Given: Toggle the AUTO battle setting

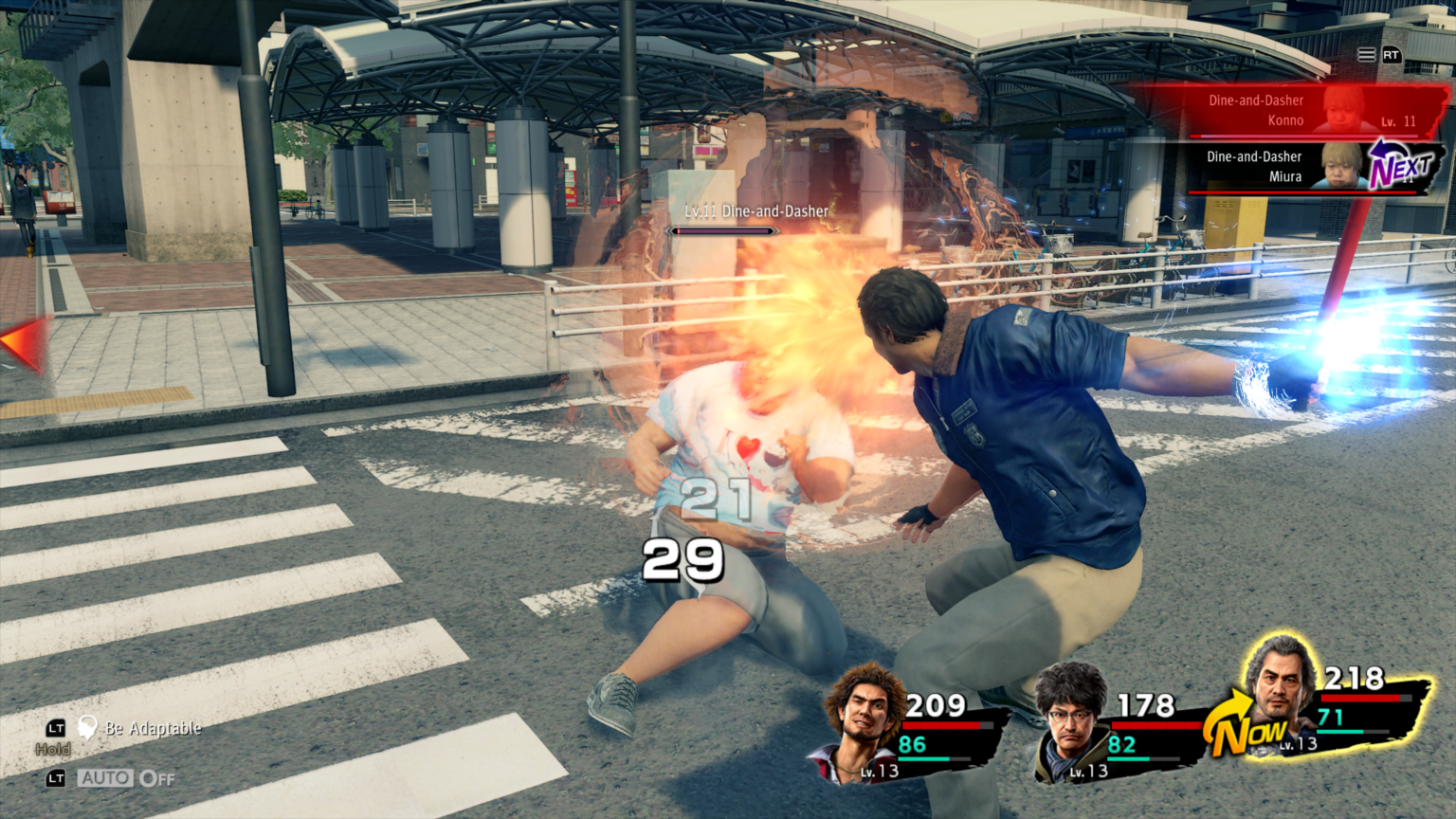Looking at the screenshot, I should 127,778.
